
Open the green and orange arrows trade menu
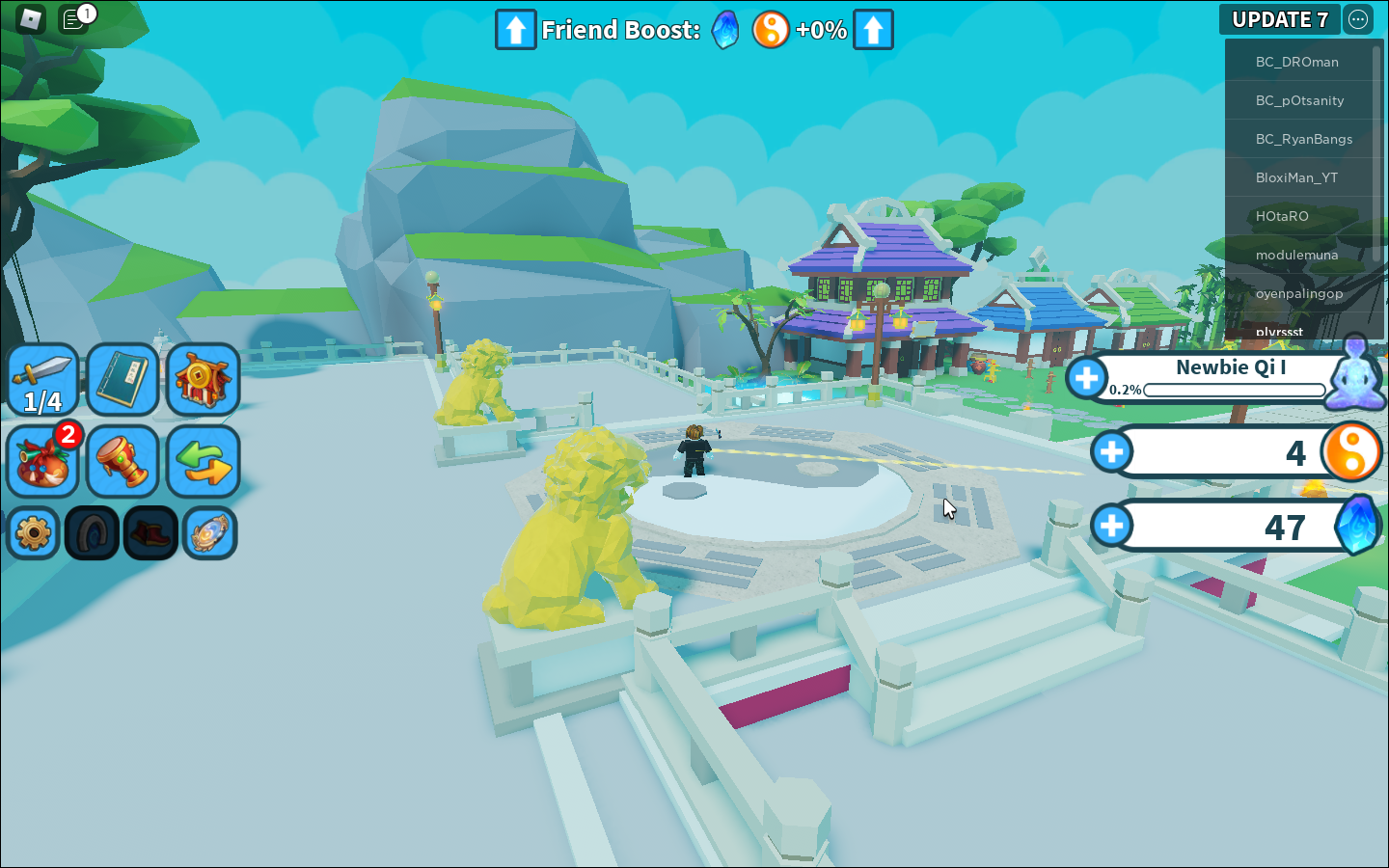(x=203, y=461)
